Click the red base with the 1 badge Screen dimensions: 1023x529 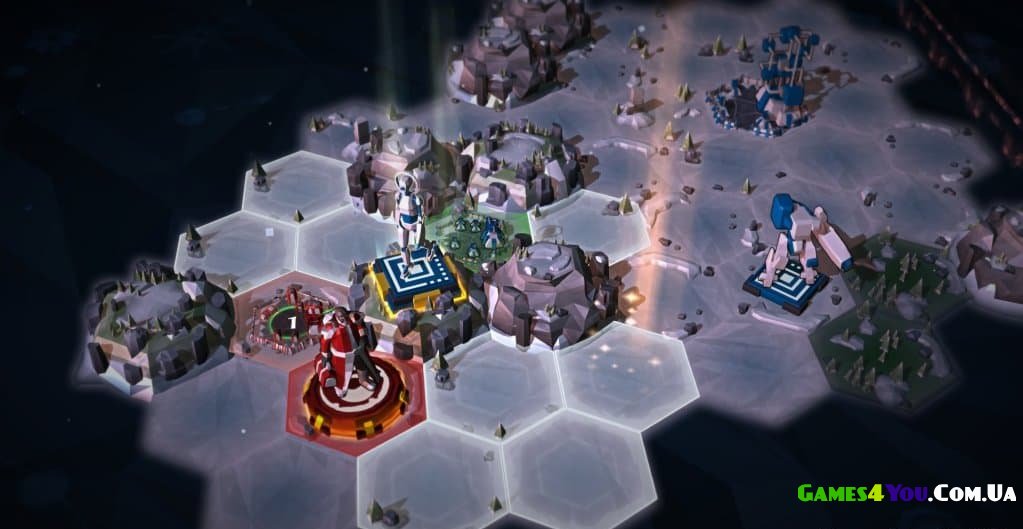285,320
